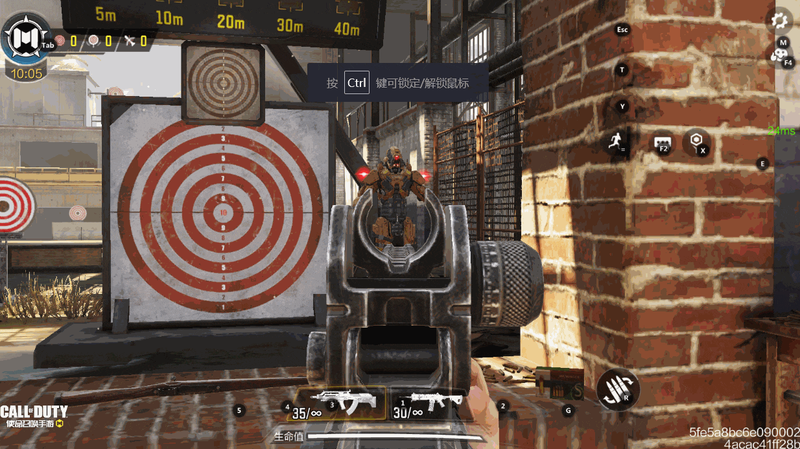
Task: Toggle the sprint running-man icon
Action: (x=616, y=143)
